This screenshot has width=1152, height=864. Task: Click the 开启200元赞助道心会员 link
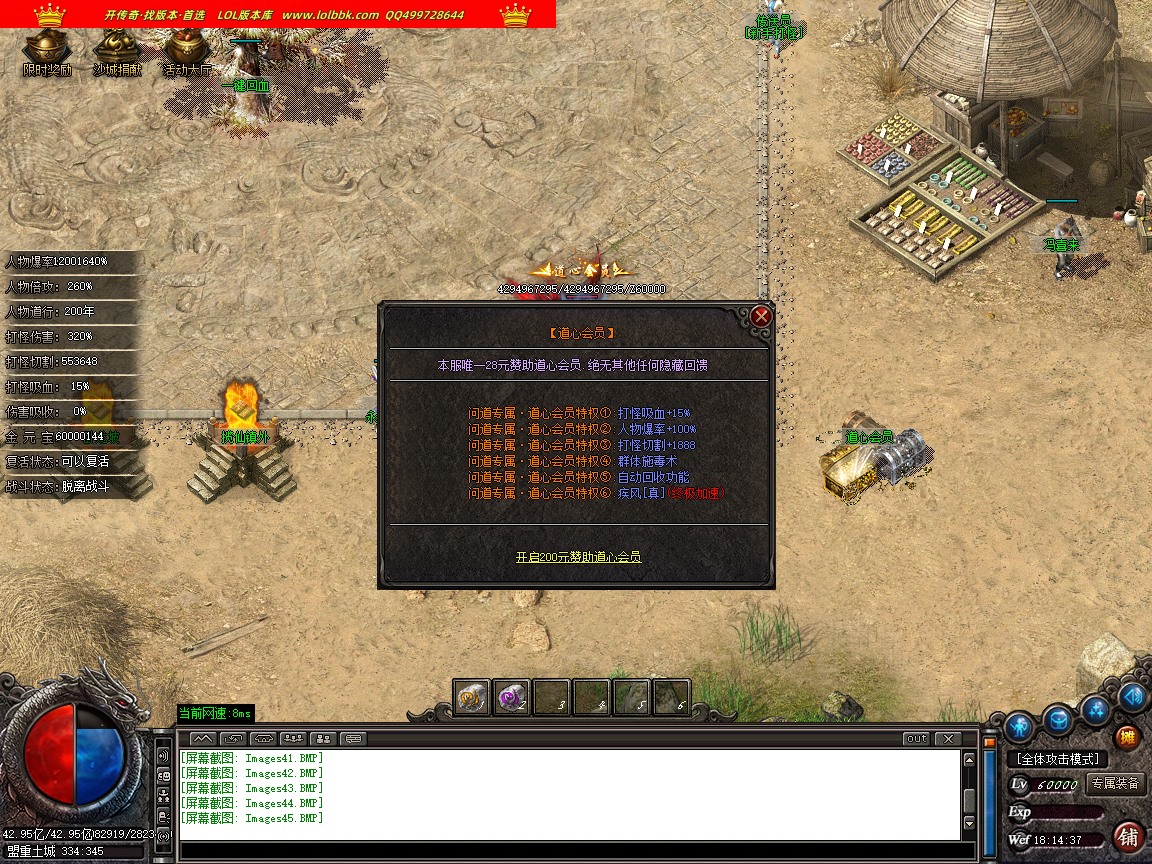click(578, 557)
